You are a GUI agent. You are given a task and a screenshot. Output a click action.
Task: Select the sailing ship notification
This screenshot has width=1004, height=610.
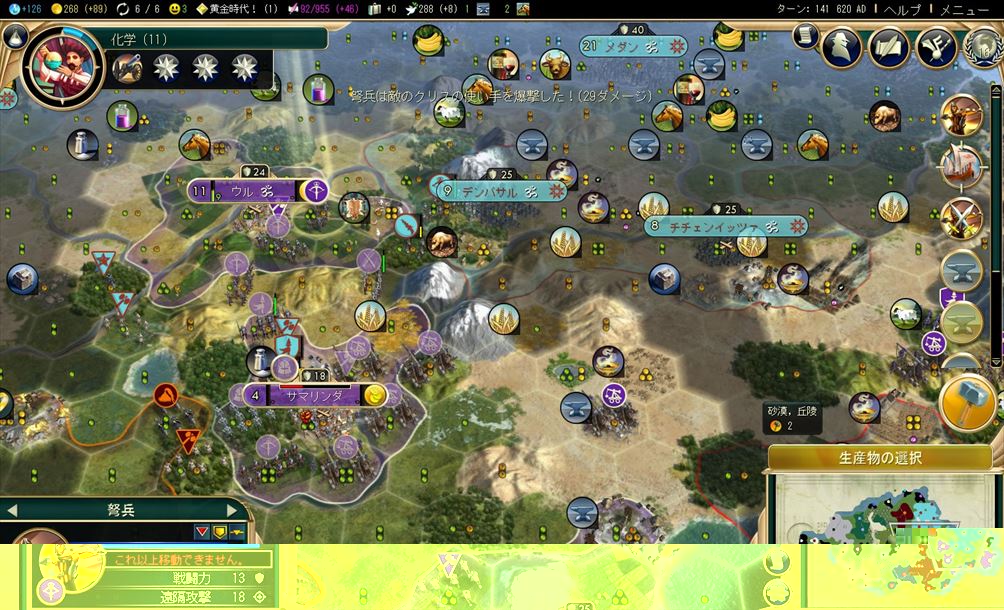tap(962, 167)
